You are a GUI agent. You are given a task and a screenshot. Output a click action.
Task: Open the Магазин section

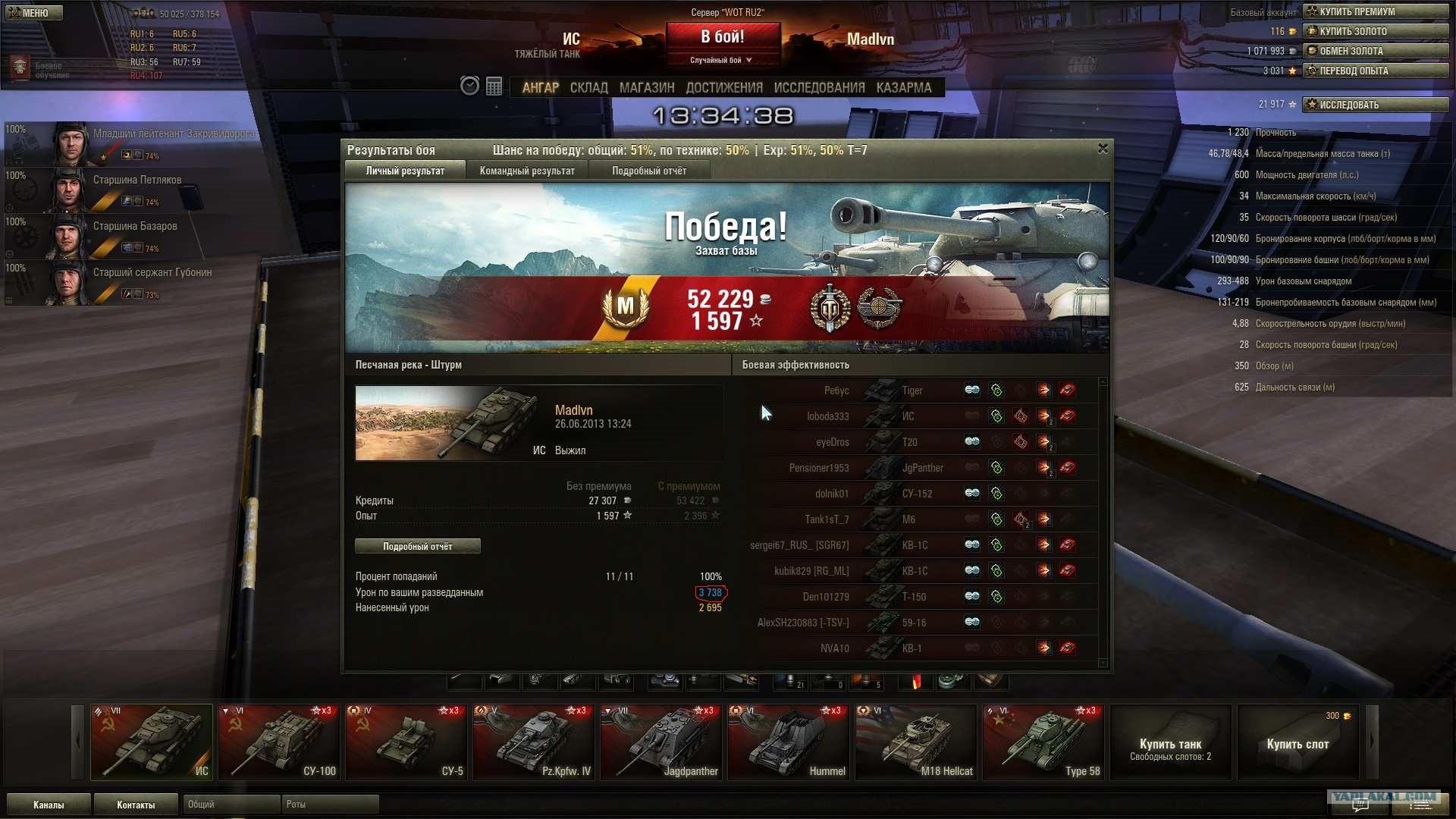click(647, 88)
